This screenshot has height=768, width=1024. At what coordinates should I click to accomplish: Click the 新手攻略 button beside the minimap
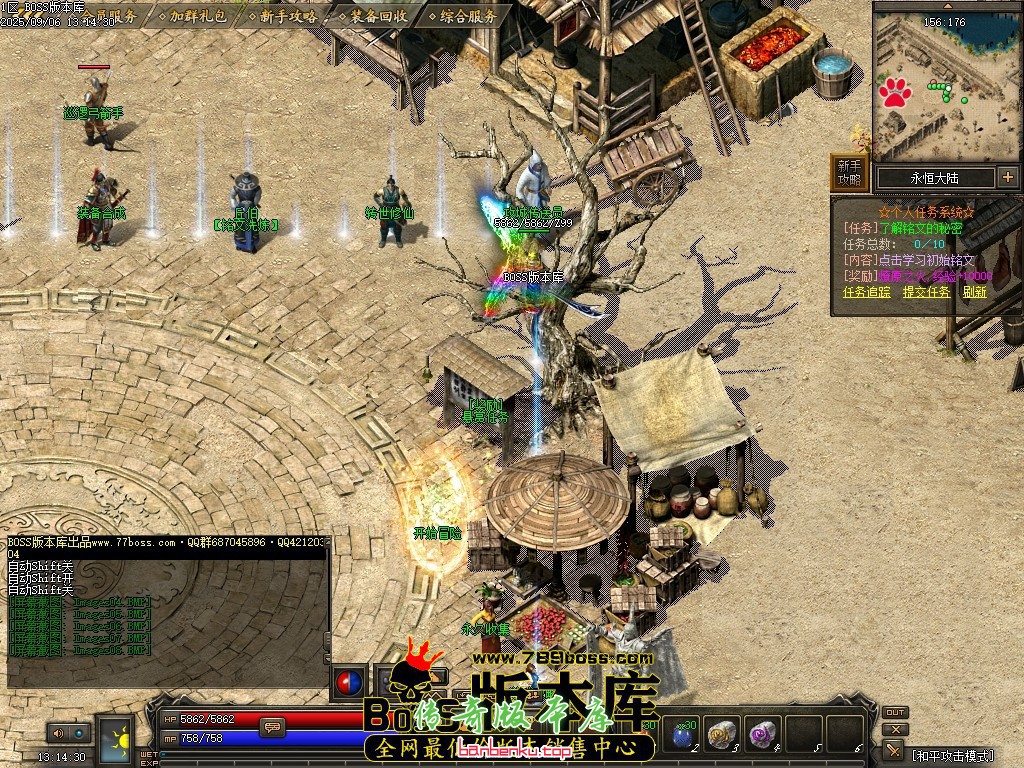[849, 172]
